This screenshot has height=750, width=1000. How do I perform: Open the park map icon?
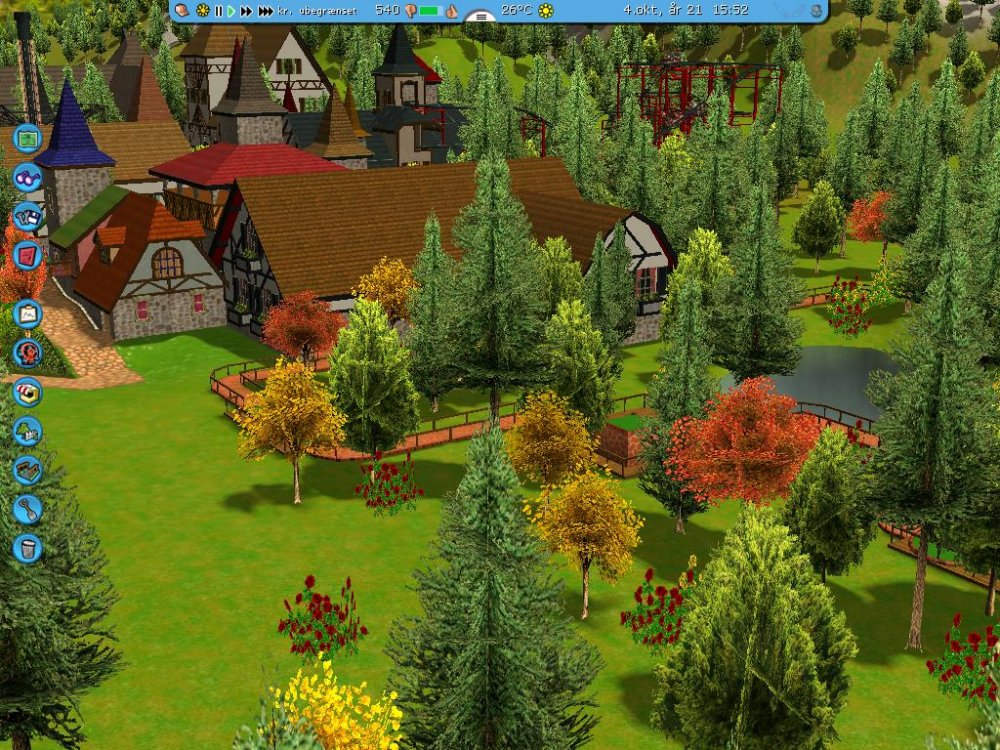click(28, 137)
